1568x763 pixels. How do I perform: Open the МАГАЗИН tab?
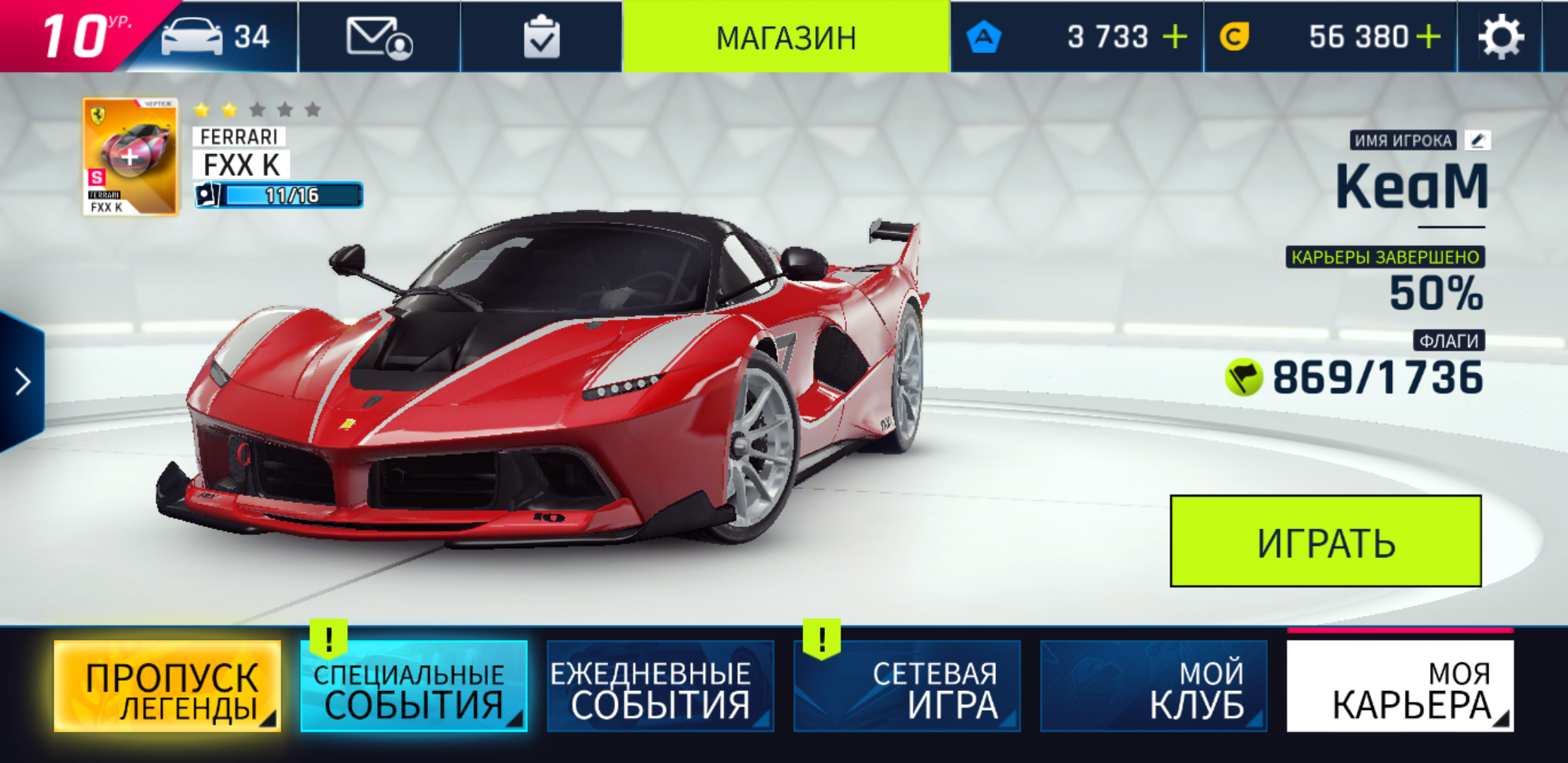(x=786, y=37)
